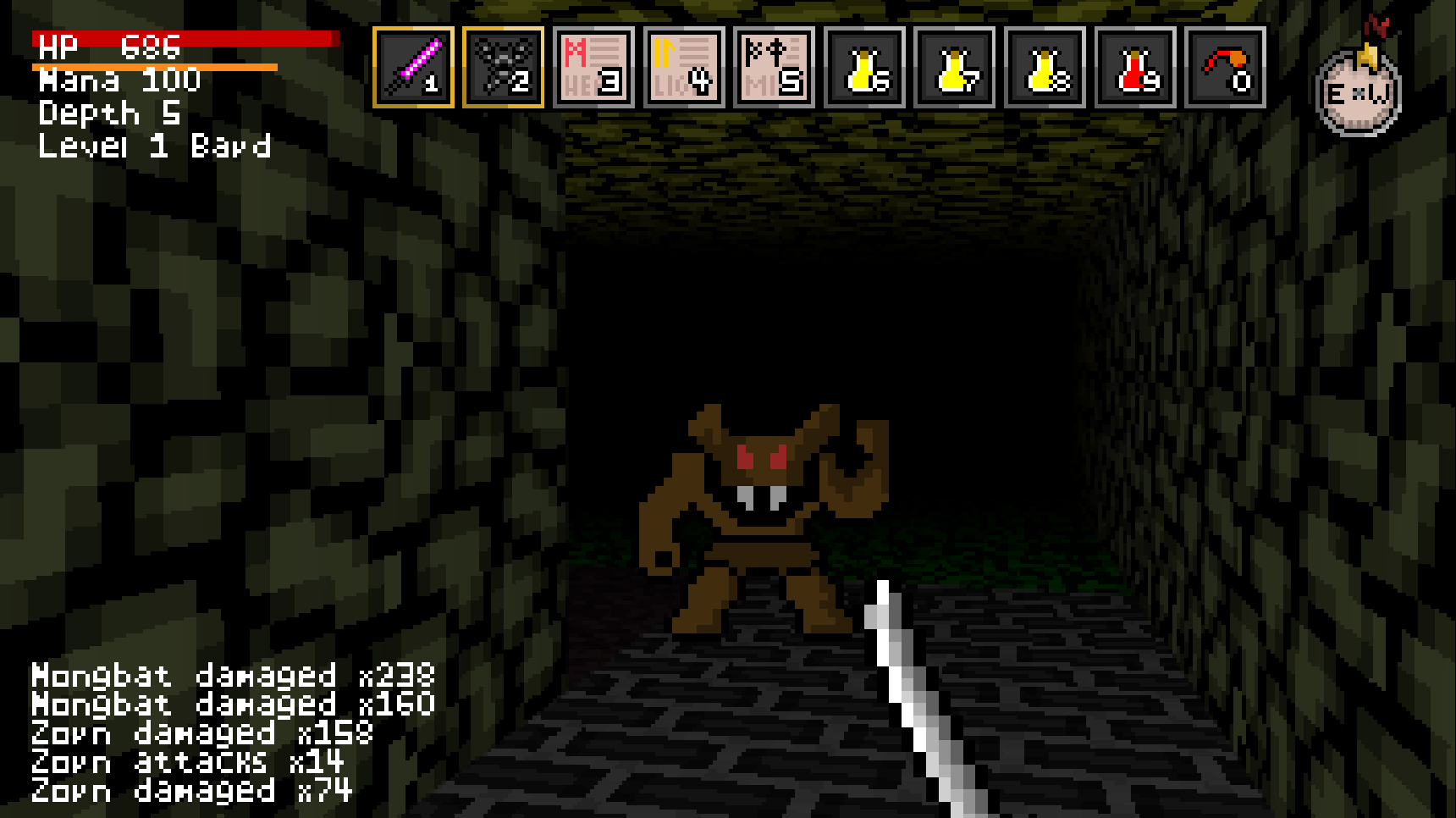
Task: Drink the yellow potion in slot 6
Action: [865, 68]
